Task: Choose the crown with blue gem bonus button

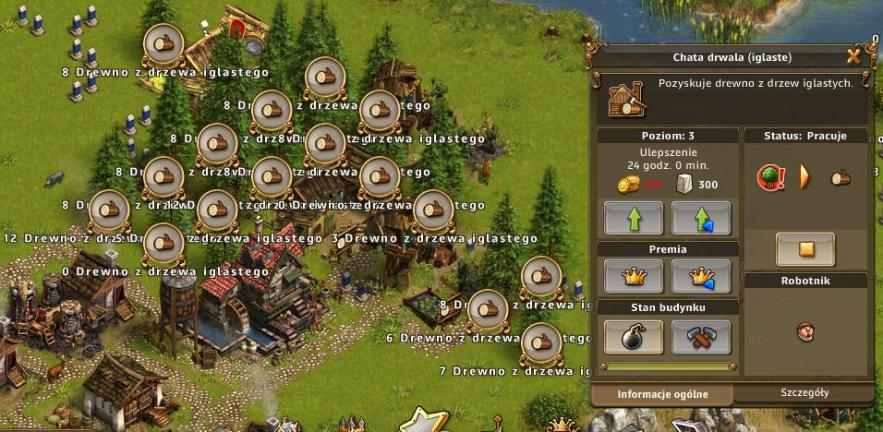Action: coord(700,275)
